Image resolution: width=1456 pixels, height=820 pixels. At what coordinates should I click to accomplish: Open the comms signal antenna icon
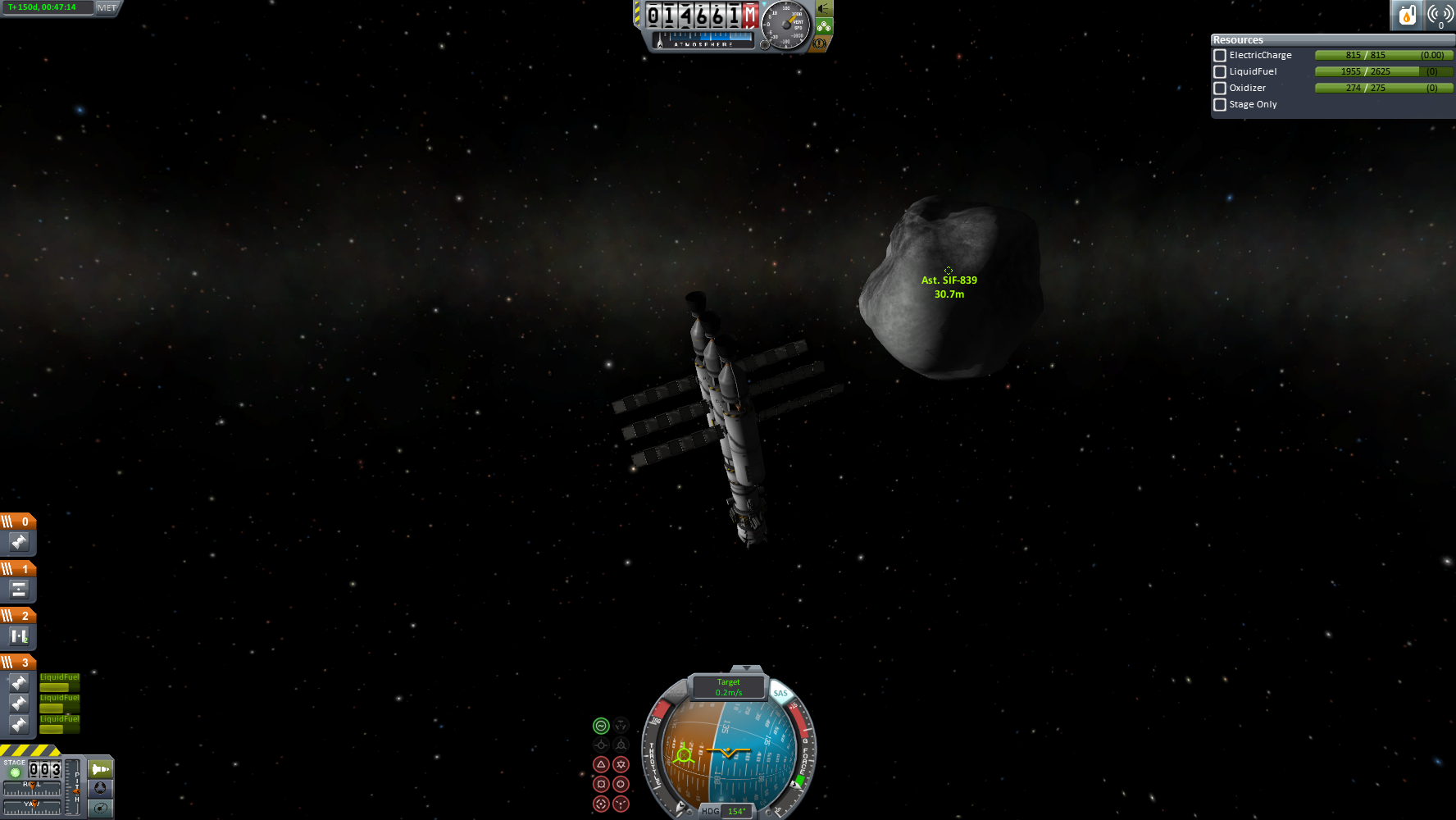(x=1440, y=15)
